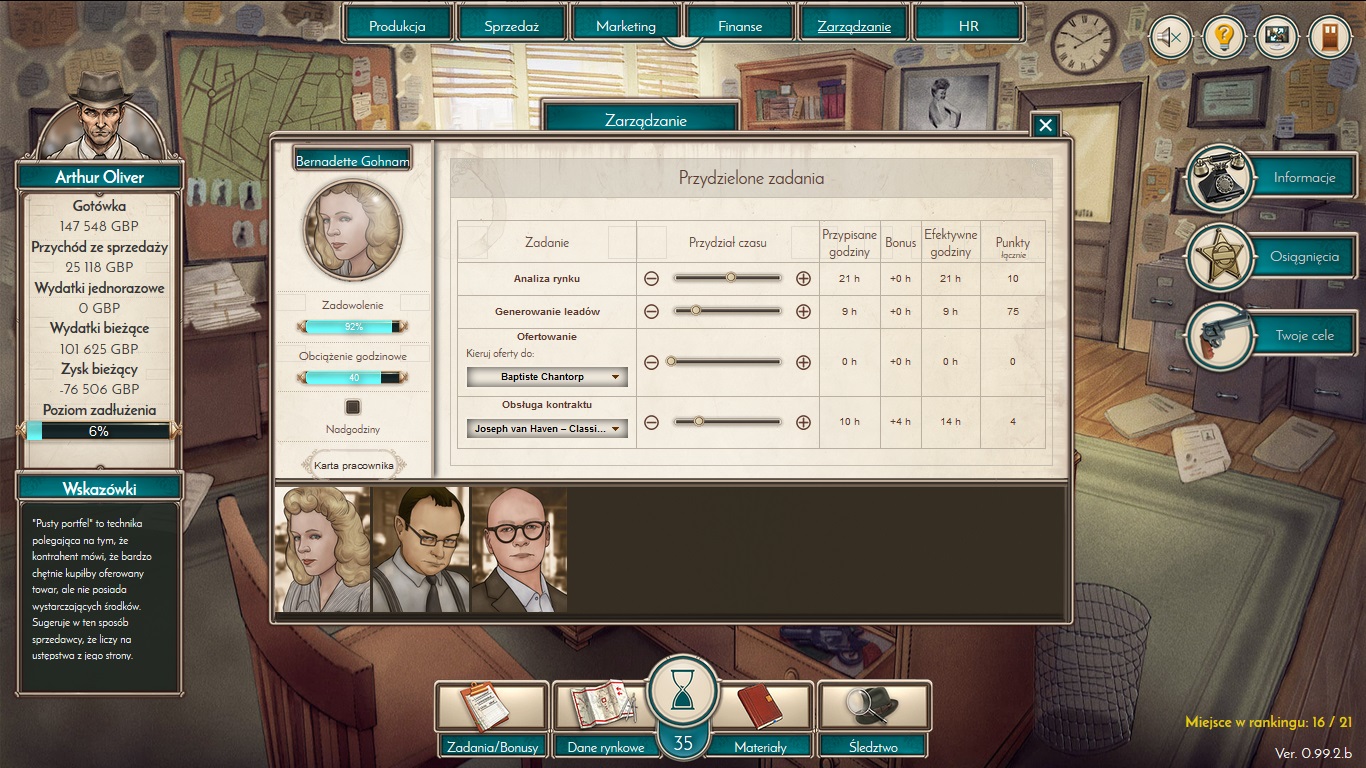Open help with the lightbulb icon

tap(1222, 38)
